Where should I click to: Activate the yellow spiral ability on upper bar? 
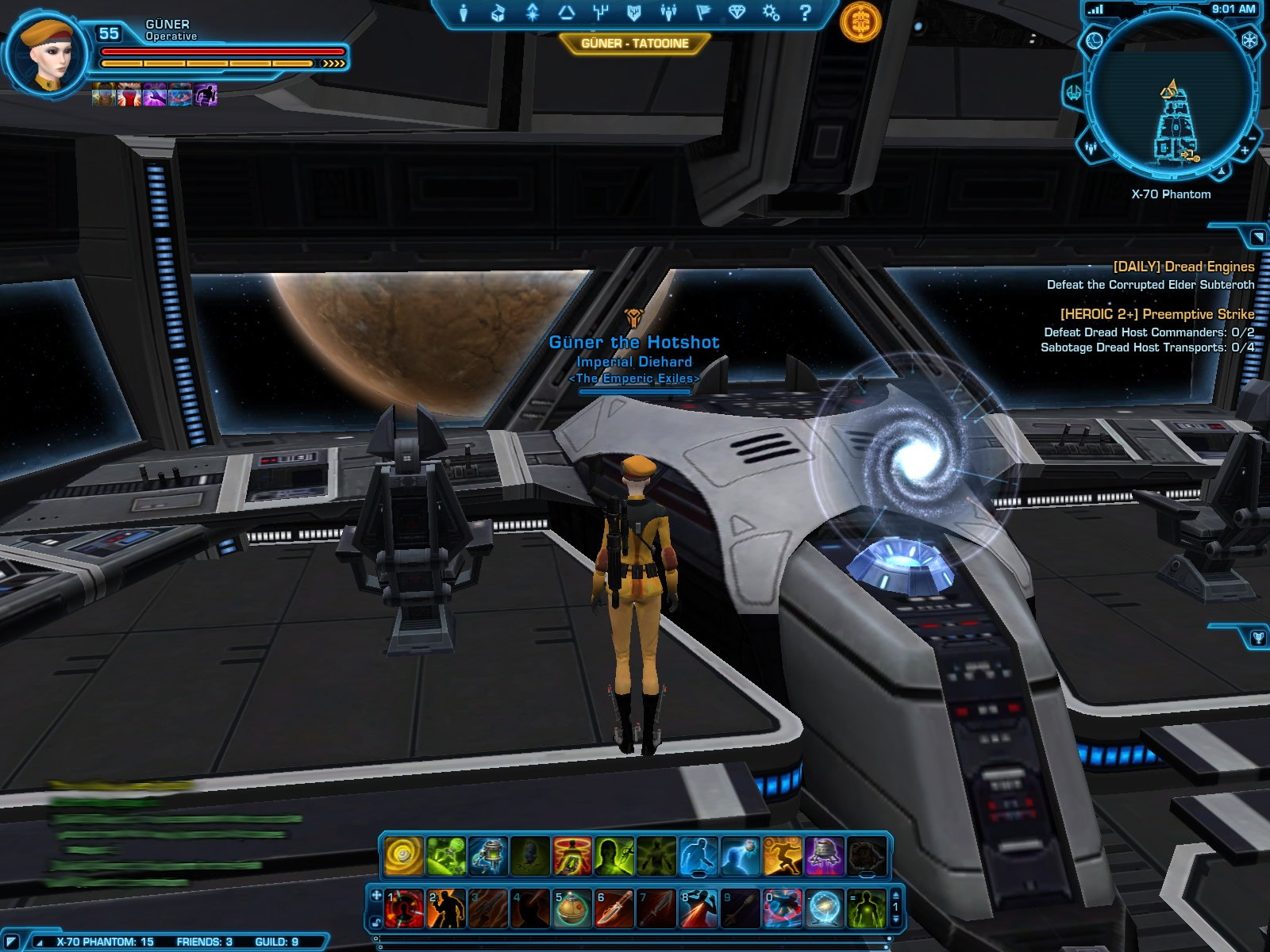[x=404, y=857]
